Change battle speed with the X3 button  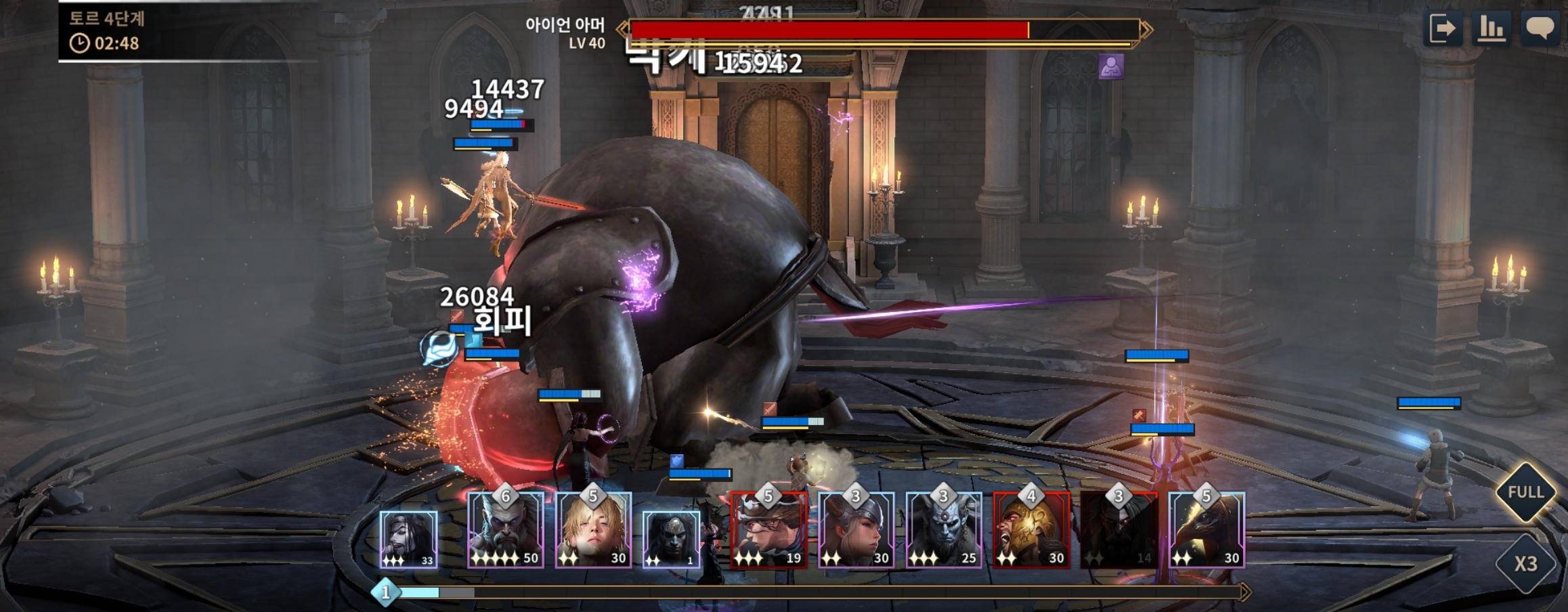click(x=1525, y=564)
